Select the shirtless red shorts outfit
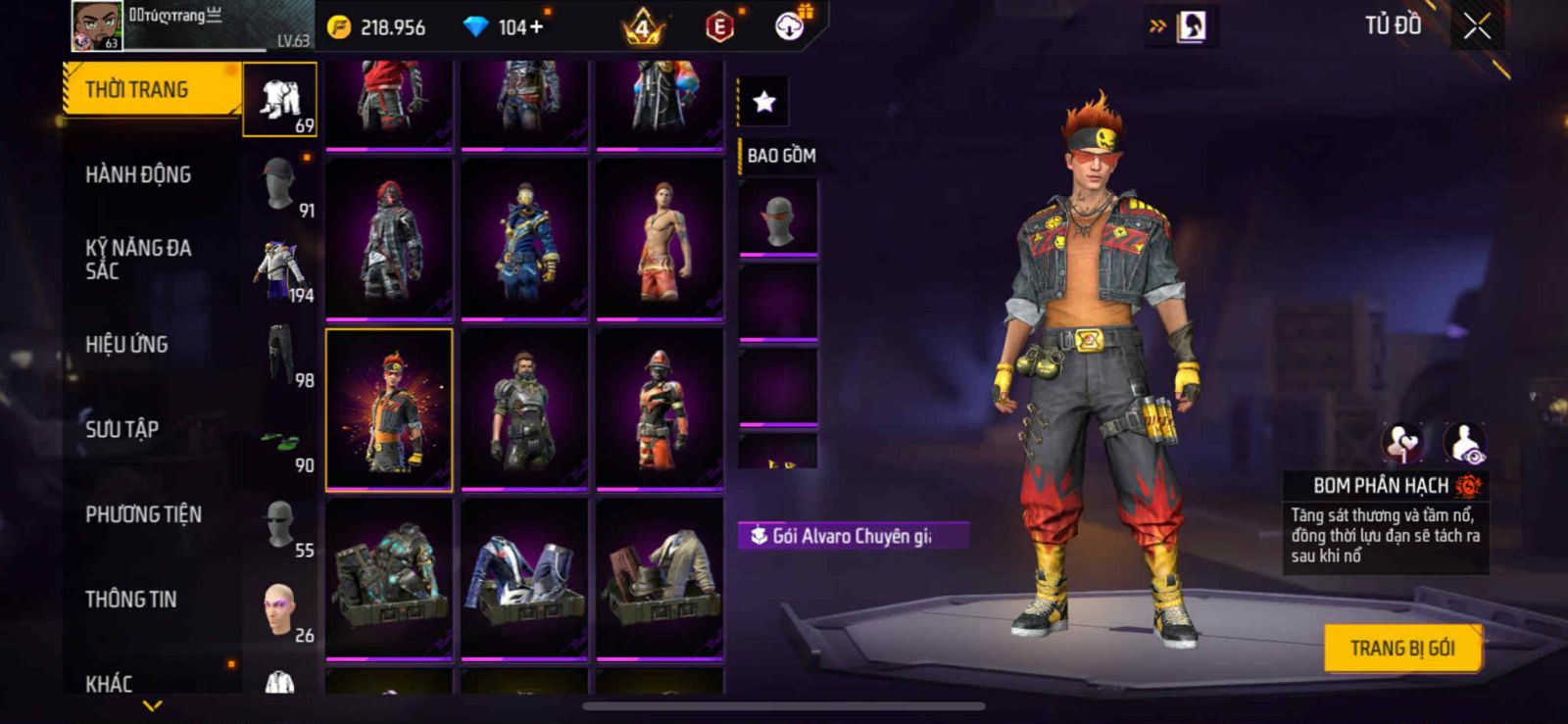Image resolution: width=1568 pixels, height=724 pixels. pos(660,238)
